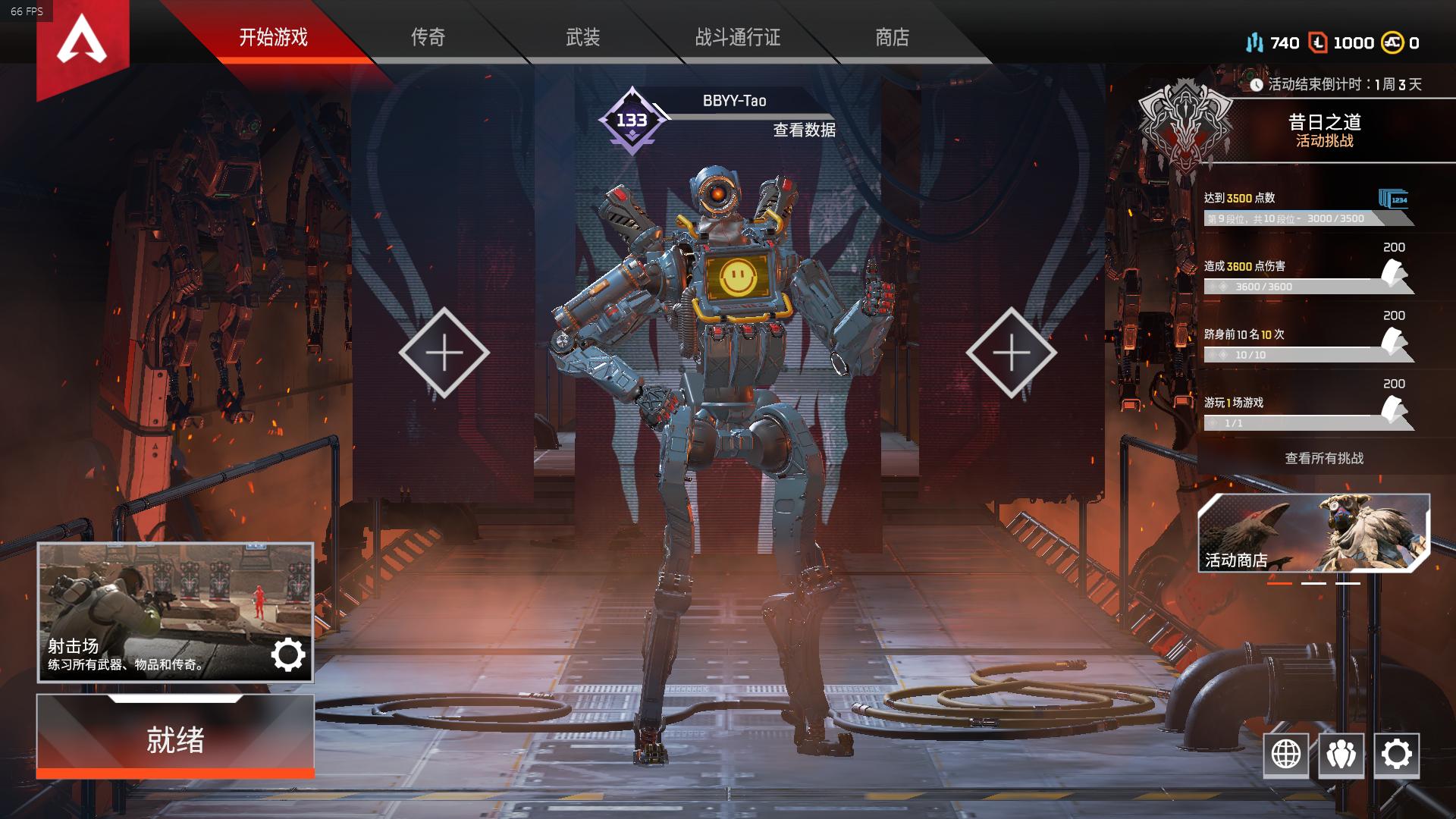Screen dimensions: 1456x819
Task: Invite a squadmate with right plus slot
Action: point(1011,353)
